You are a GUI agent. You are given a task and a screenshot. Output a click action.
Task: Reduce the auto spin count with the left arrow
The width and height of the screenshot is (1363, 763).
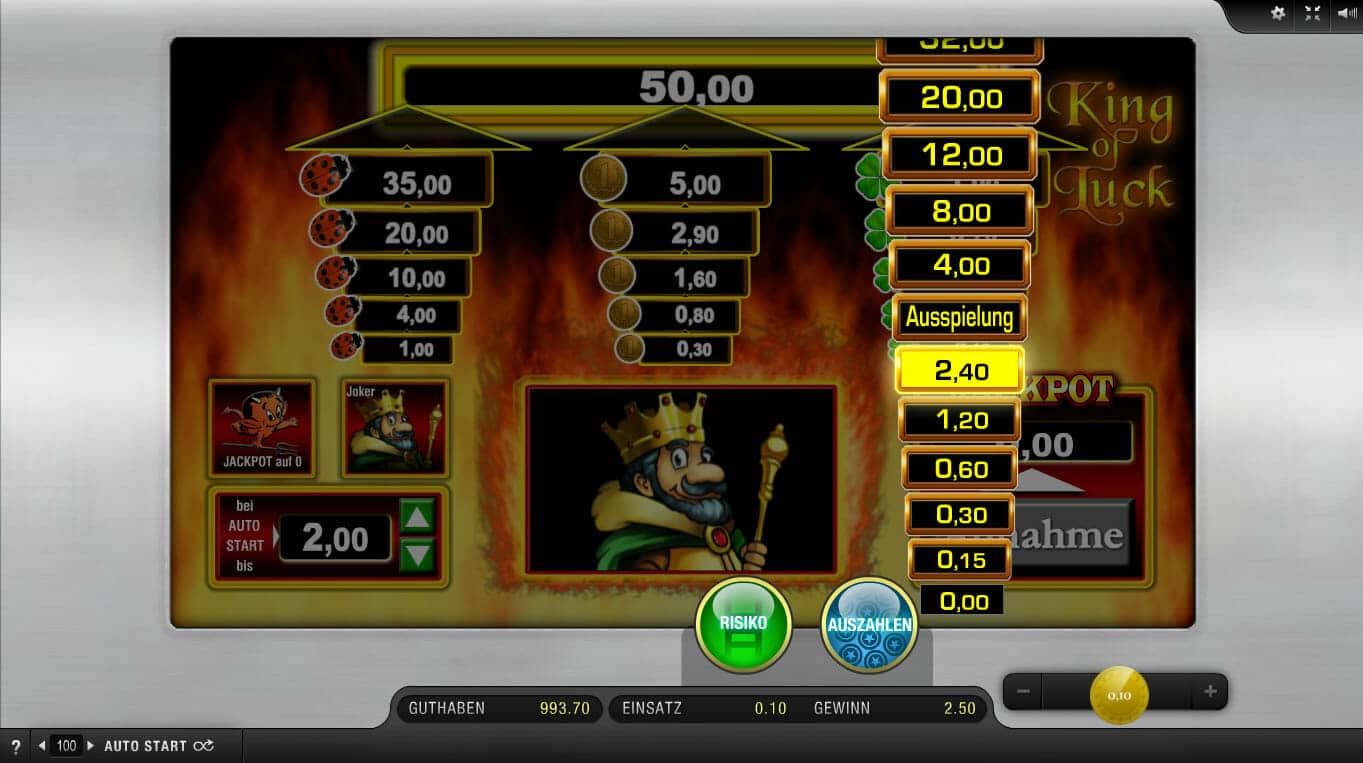coord(42,746)
